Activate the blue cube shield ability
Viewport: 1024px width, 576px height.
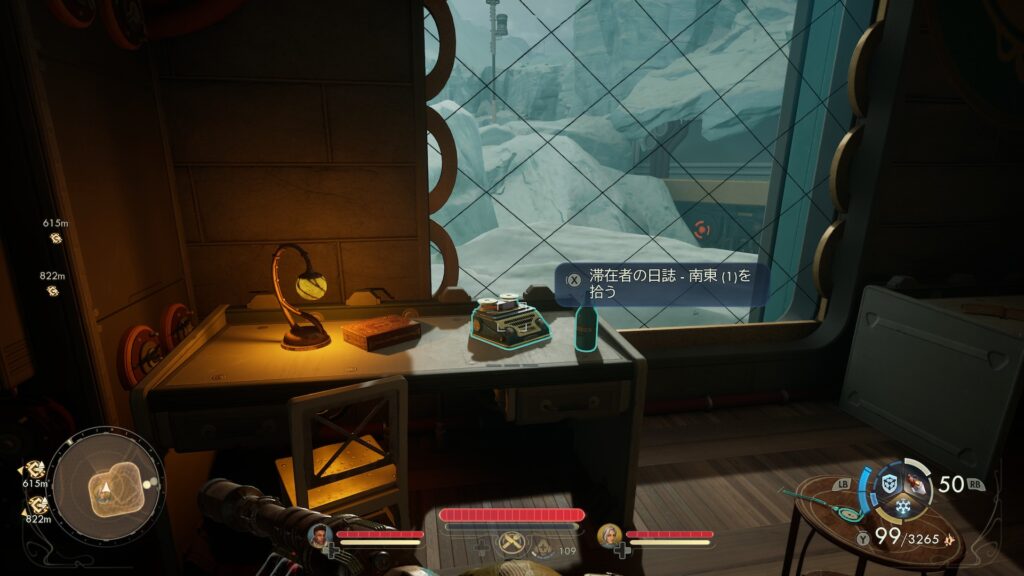889,484
